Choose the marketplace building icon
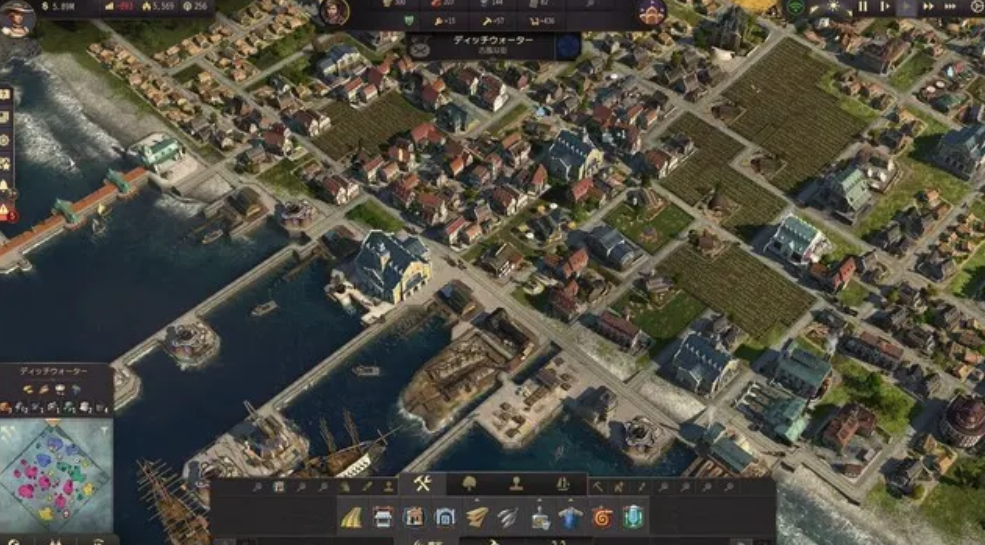Viewport: 985px width, 545px height. [383, 517]
